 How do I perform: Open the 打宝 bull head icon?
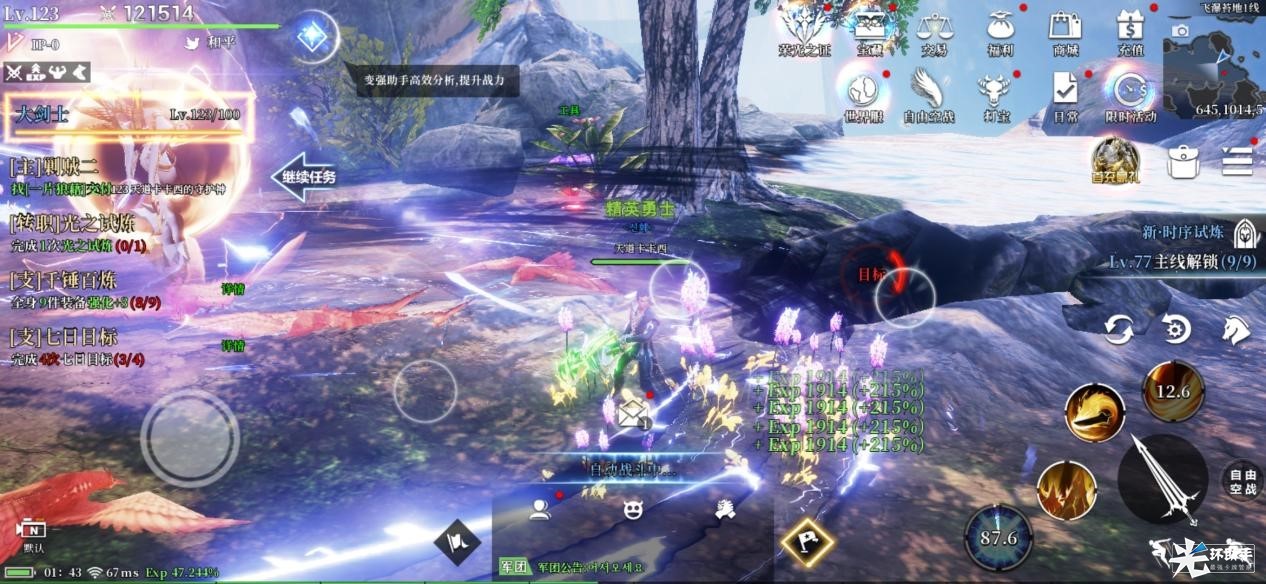(x=996, y=93)
